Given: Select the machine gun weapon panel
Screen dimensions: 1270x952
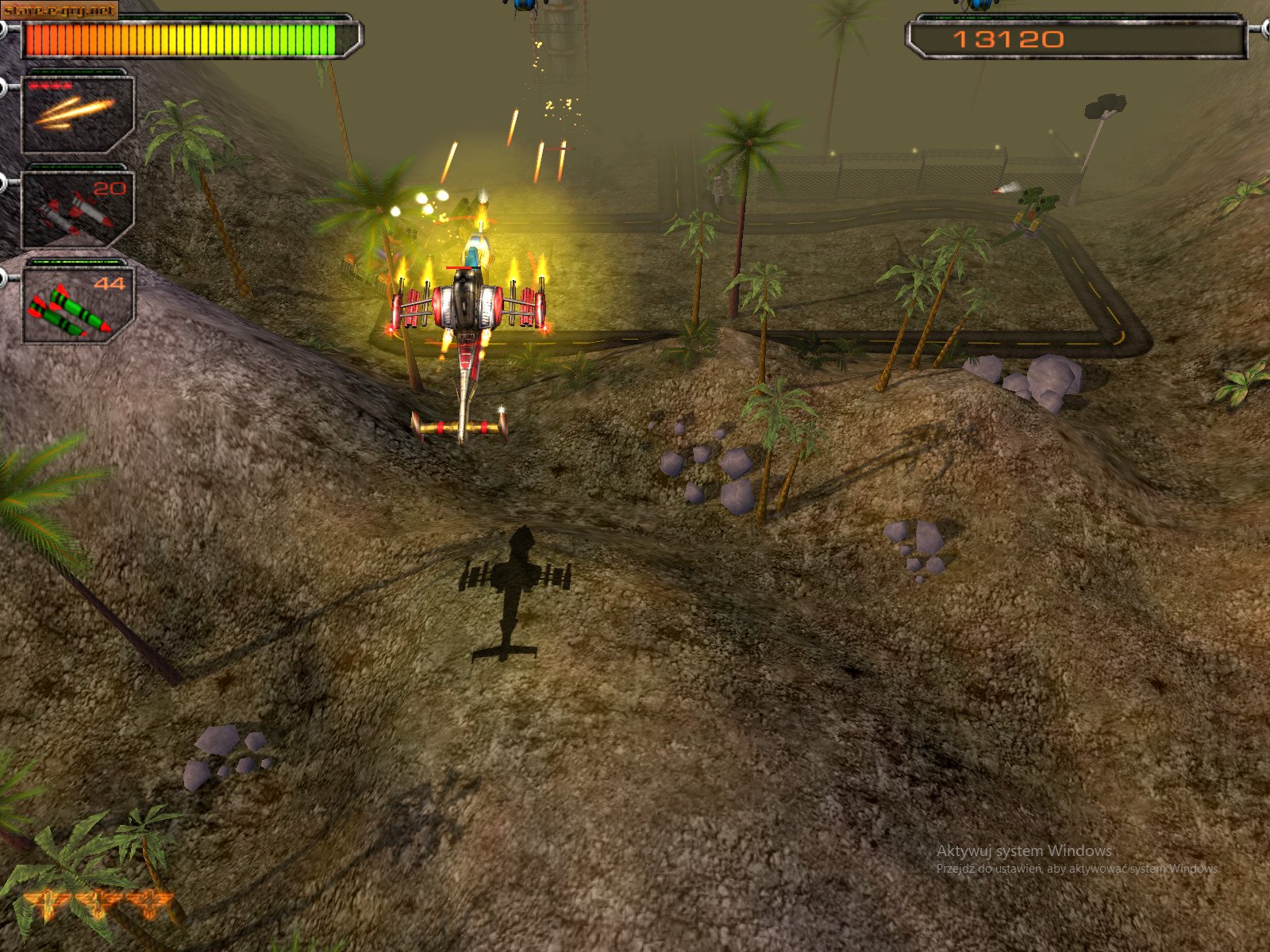Looking at the screenshot, I should [77, 115].
